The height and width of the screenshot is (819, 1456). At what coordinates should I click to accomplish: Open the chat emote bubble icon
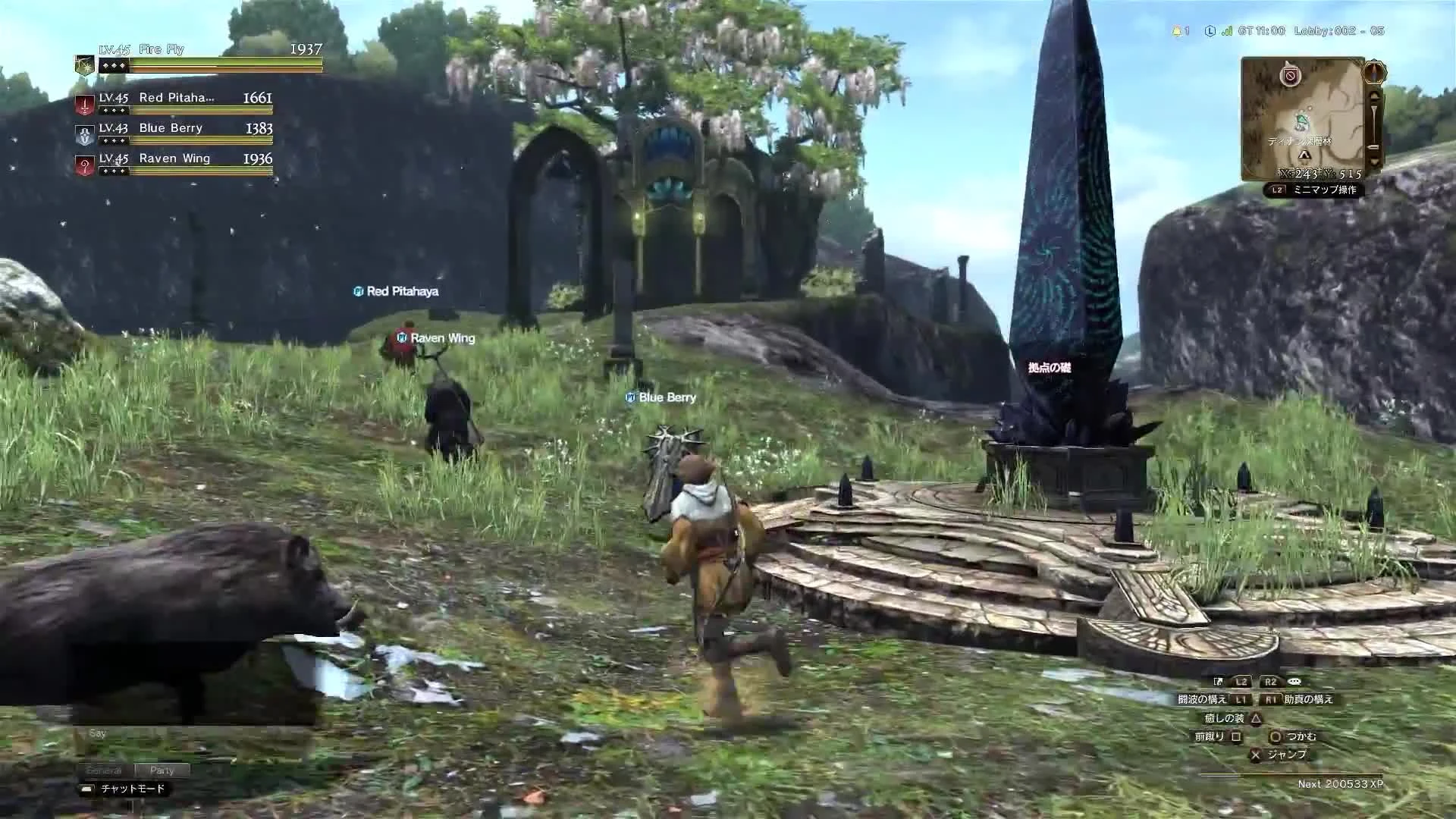click(1294, 682)
